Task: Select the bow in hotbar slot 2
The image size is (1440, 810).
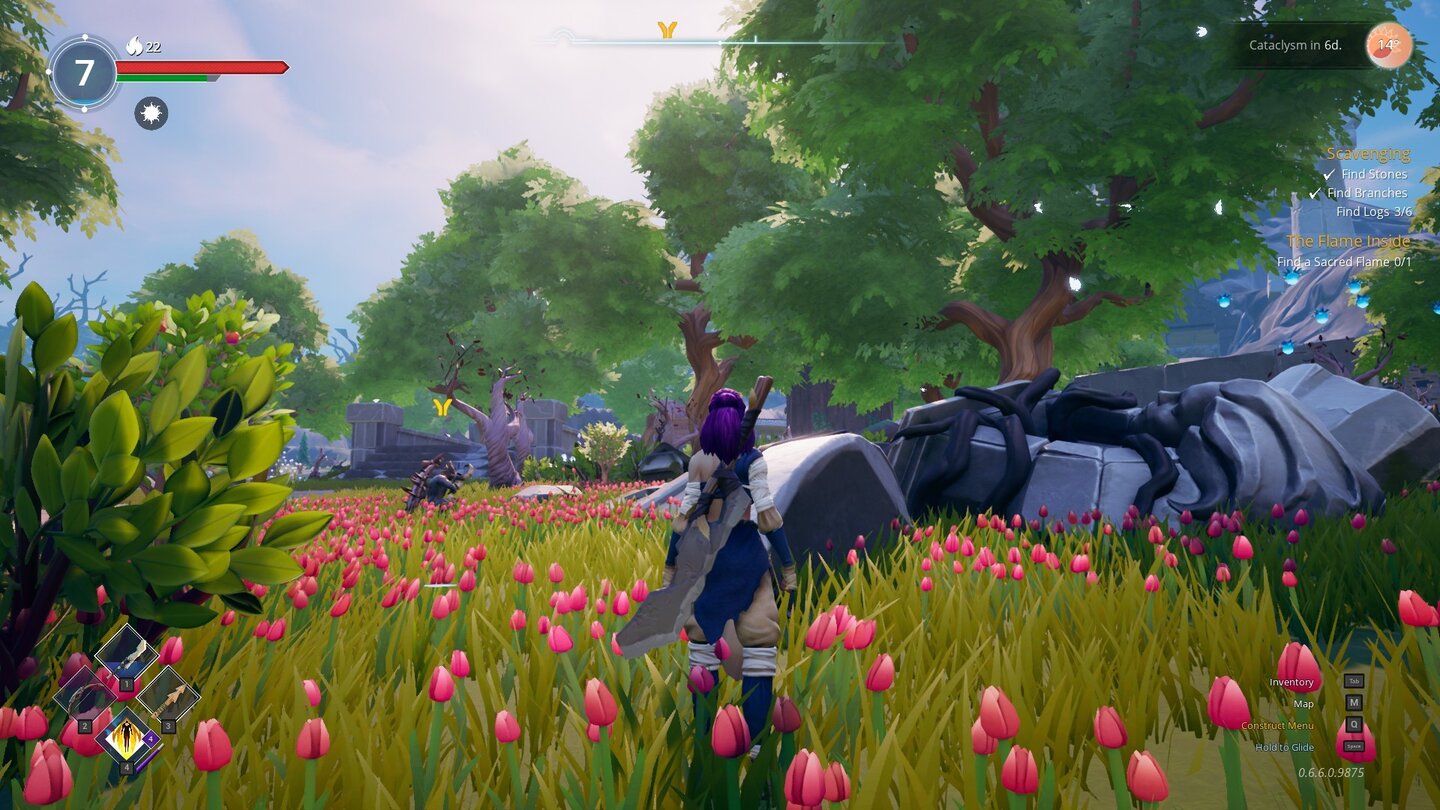Action: pyautogui.click(x=84, y=696)
